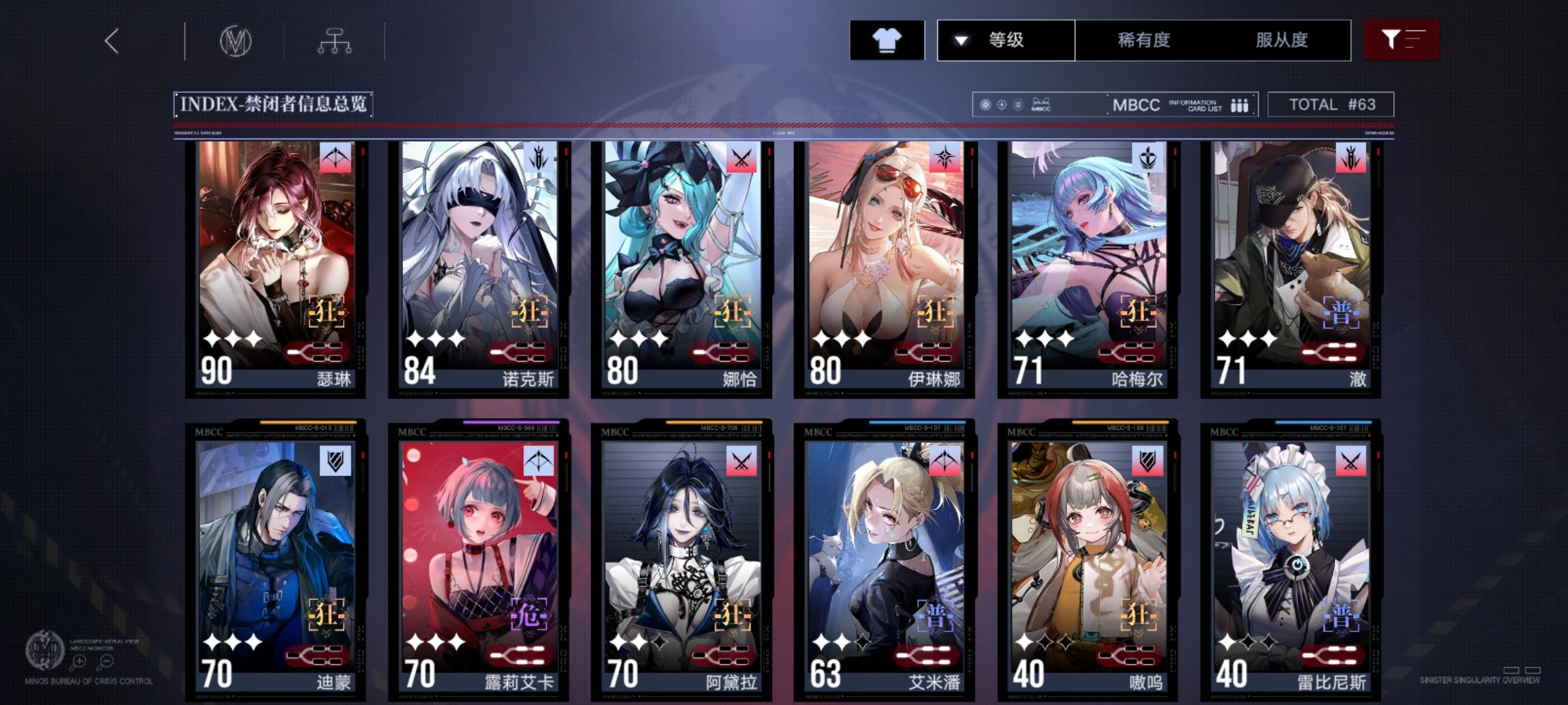
Task: Open the 等级 sorting dropdown
Action: [x=1006, y=40]
